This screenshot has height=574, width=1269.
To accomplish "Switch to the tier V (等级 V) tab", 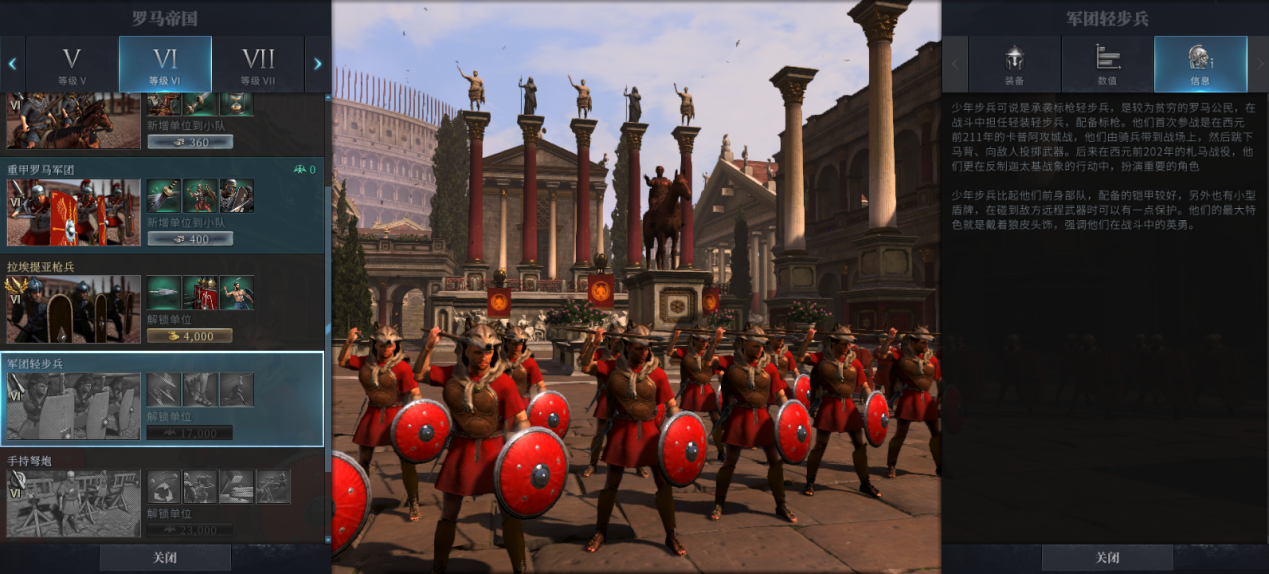I will point(72,64).
